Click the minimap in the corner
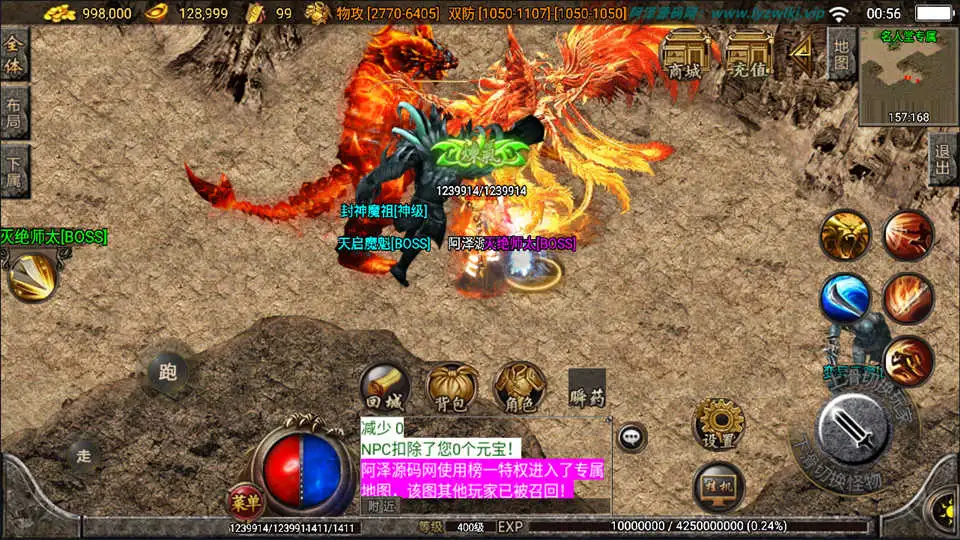This screenshot has width=960, height=540. [908, 76]
